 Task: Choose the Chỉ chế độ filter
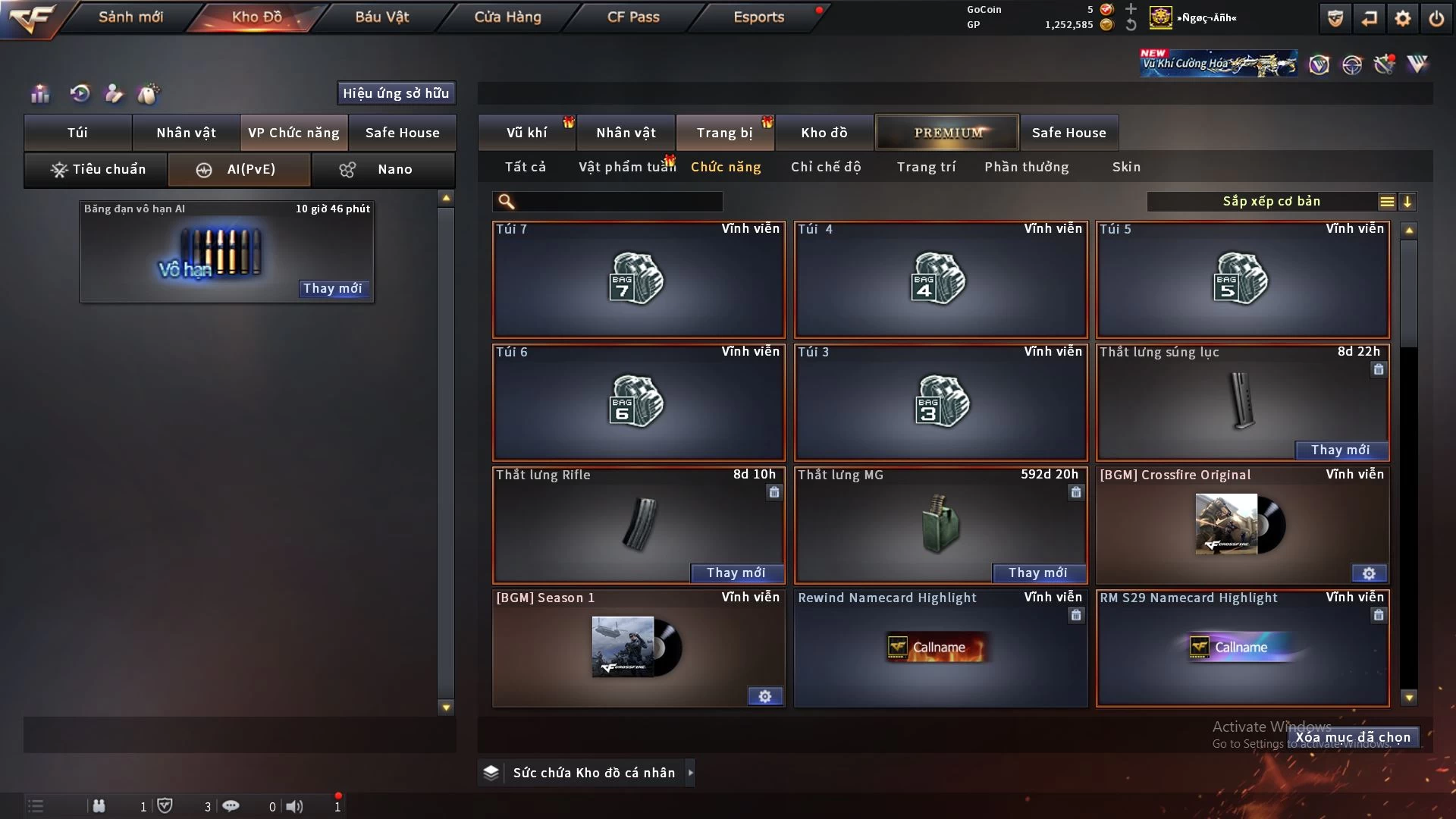click(826, 167)
